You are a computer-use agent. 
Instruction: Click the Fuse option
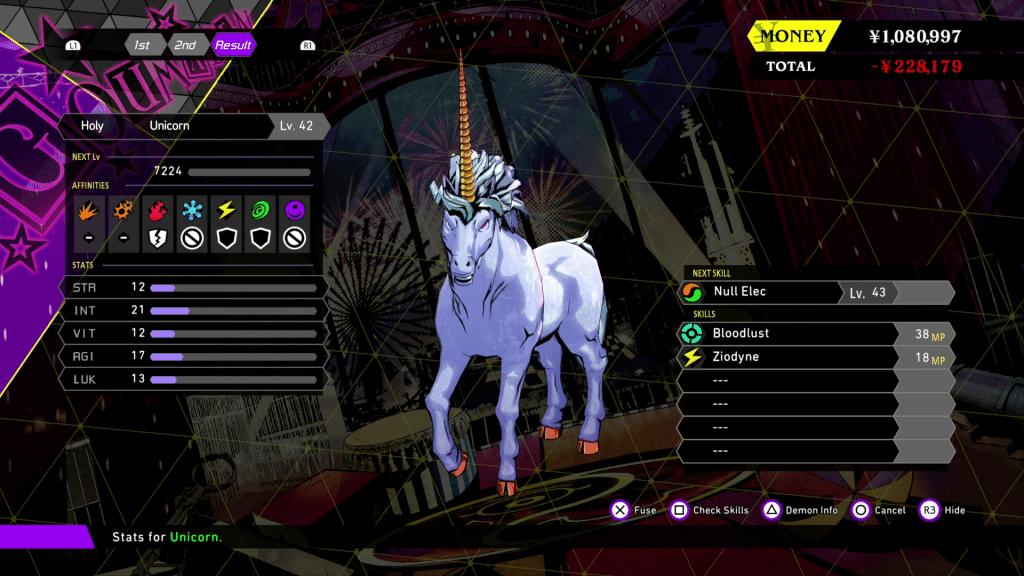tap(633, 510)
